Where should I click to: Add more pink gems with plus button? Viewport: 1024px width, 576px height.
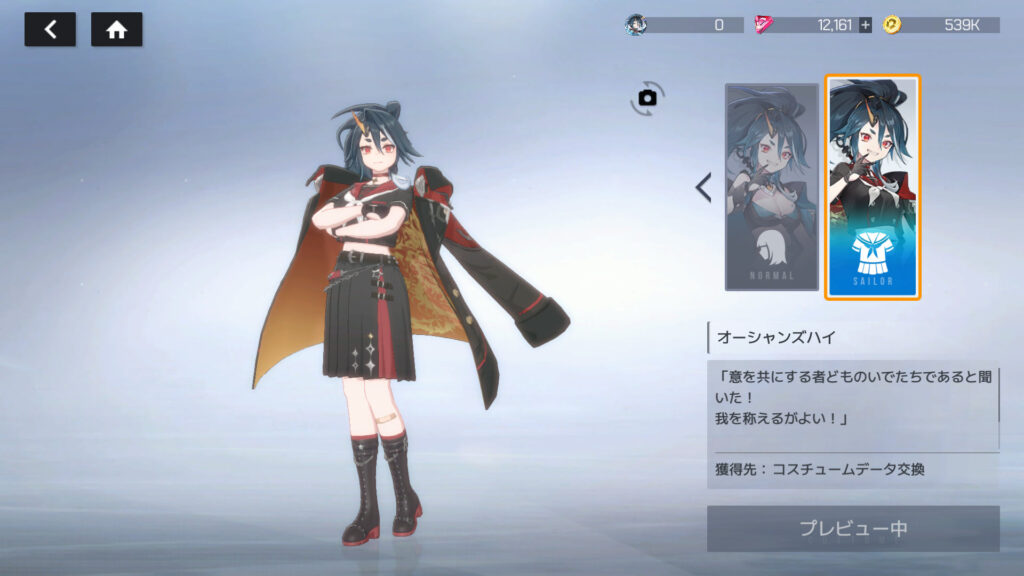(x=865, y=25)
